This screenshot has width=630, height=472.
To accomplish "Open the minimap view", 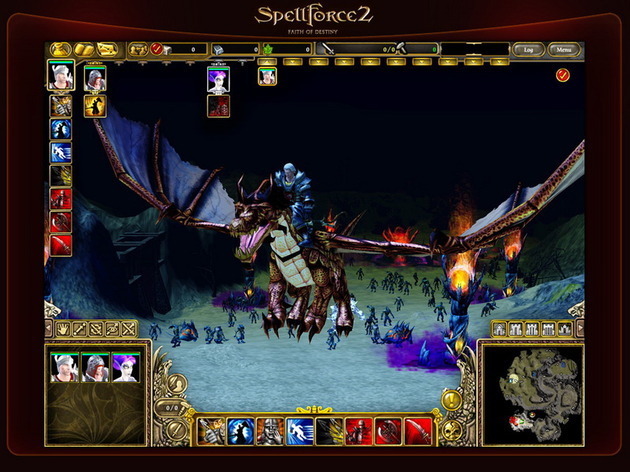I will pos(533,393).
